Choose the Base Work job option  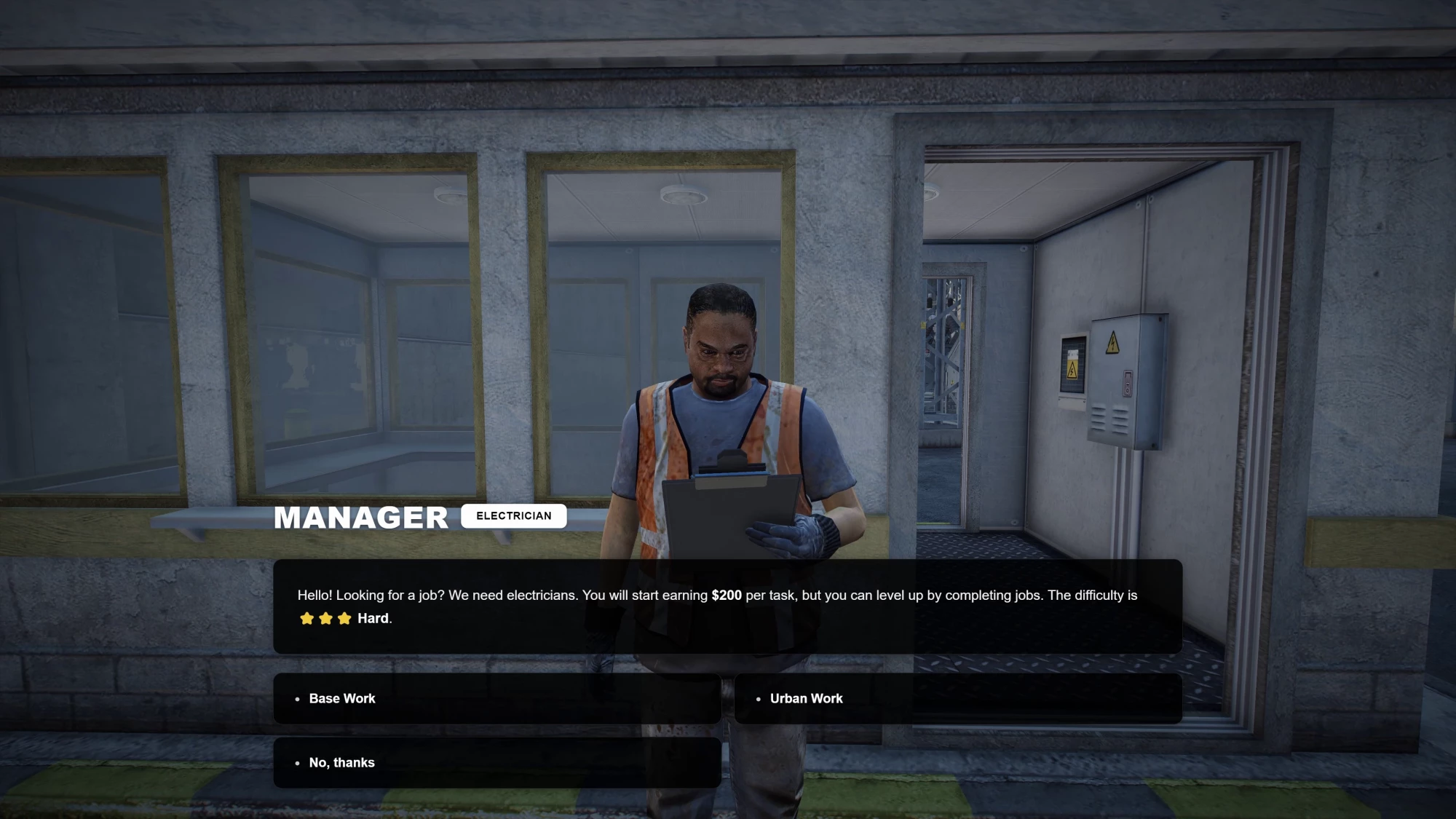pyautogui.click(x=496, y=698)
